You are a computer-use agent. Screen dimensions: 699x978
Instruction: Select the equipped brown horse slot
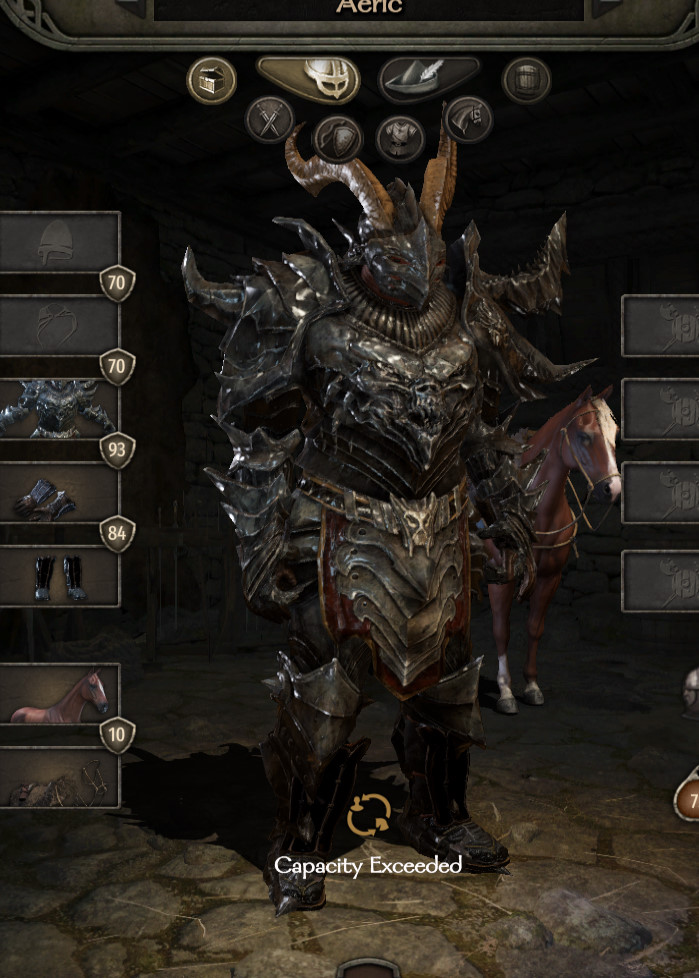(58, 693)
